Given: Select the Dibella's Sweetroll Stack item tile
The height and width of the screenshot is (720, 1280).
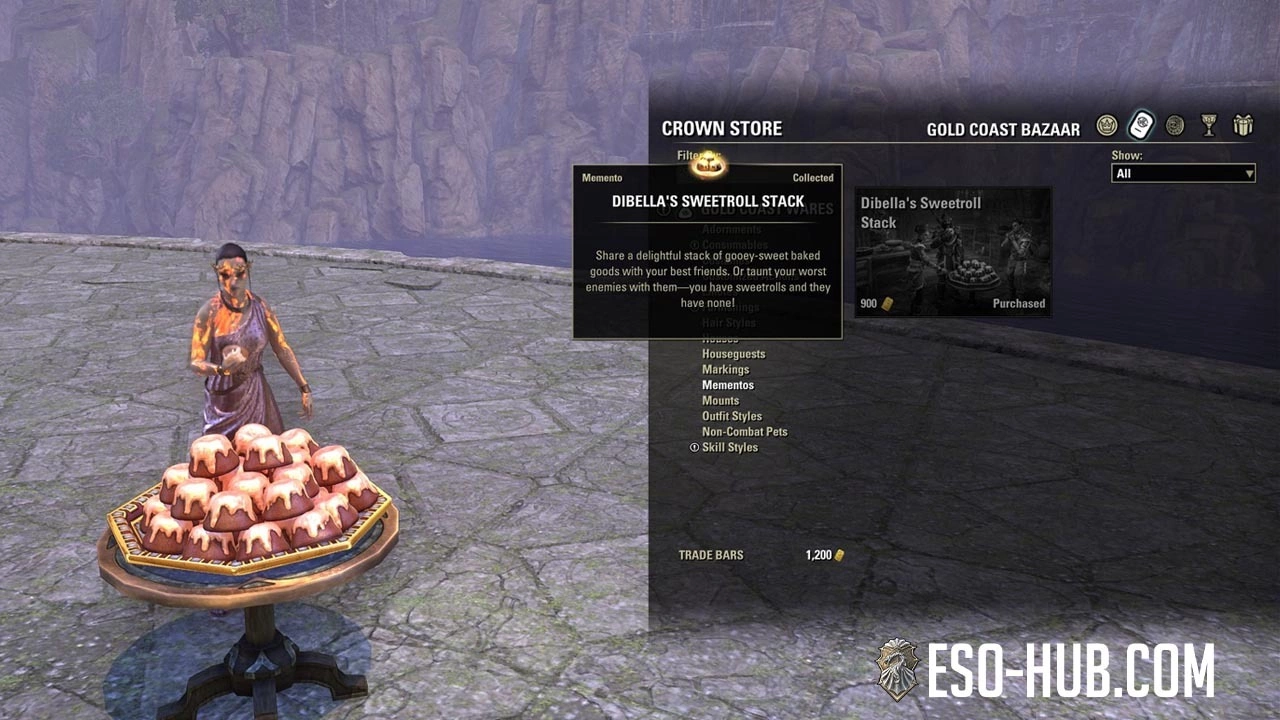Looking at the screenshot, I should coord(952,251).
